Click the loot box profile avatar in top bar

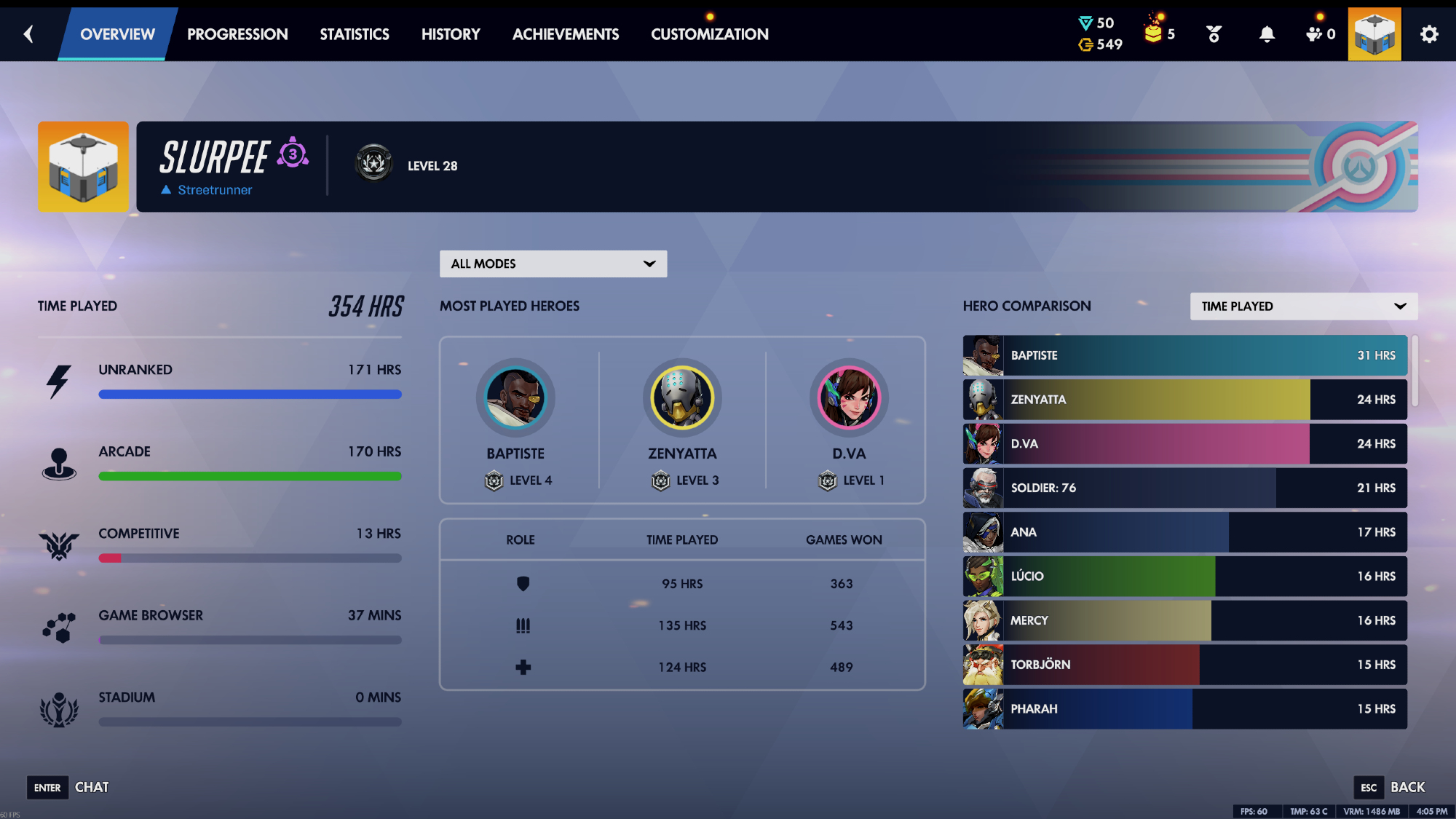(x=1374, y=34)
